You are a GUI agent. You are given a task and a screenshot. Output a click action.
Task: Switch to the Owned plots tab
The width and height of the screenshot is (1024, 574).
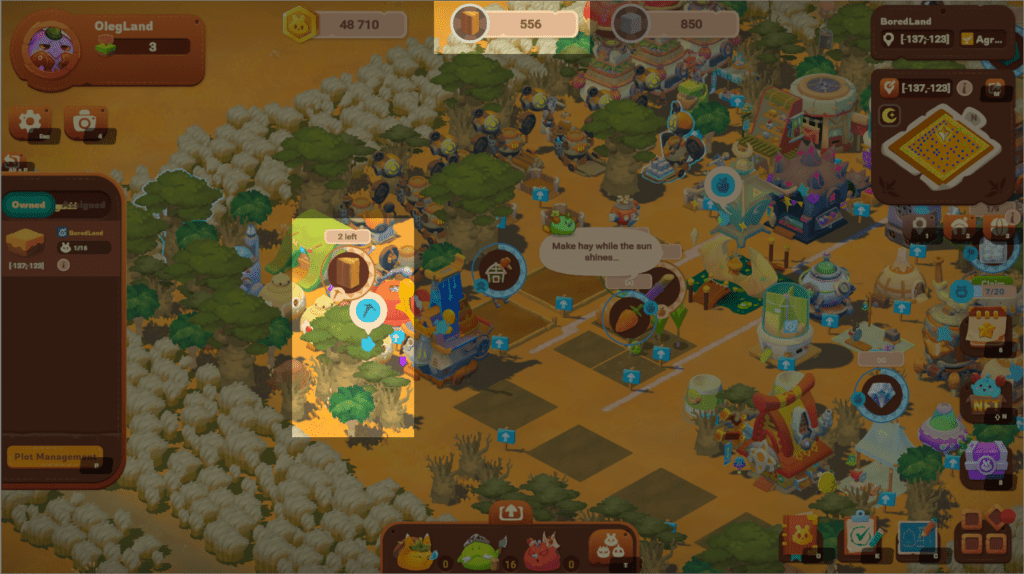(28, 205)
